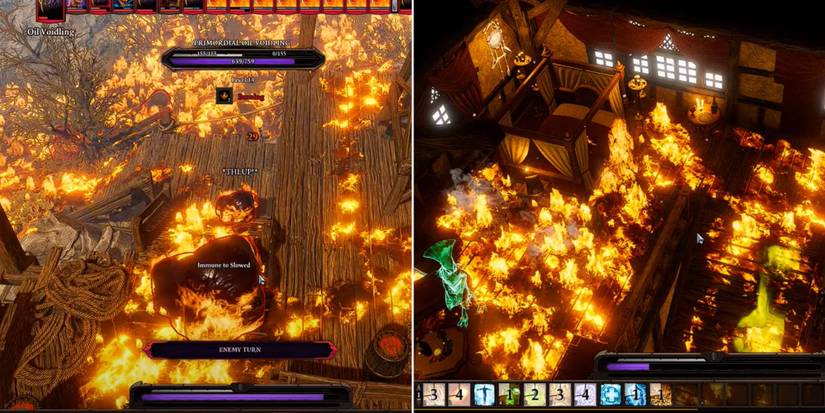Click the Burning status effect icon
This screenshot has height=413, width=825.
click(x=225, y=96)
